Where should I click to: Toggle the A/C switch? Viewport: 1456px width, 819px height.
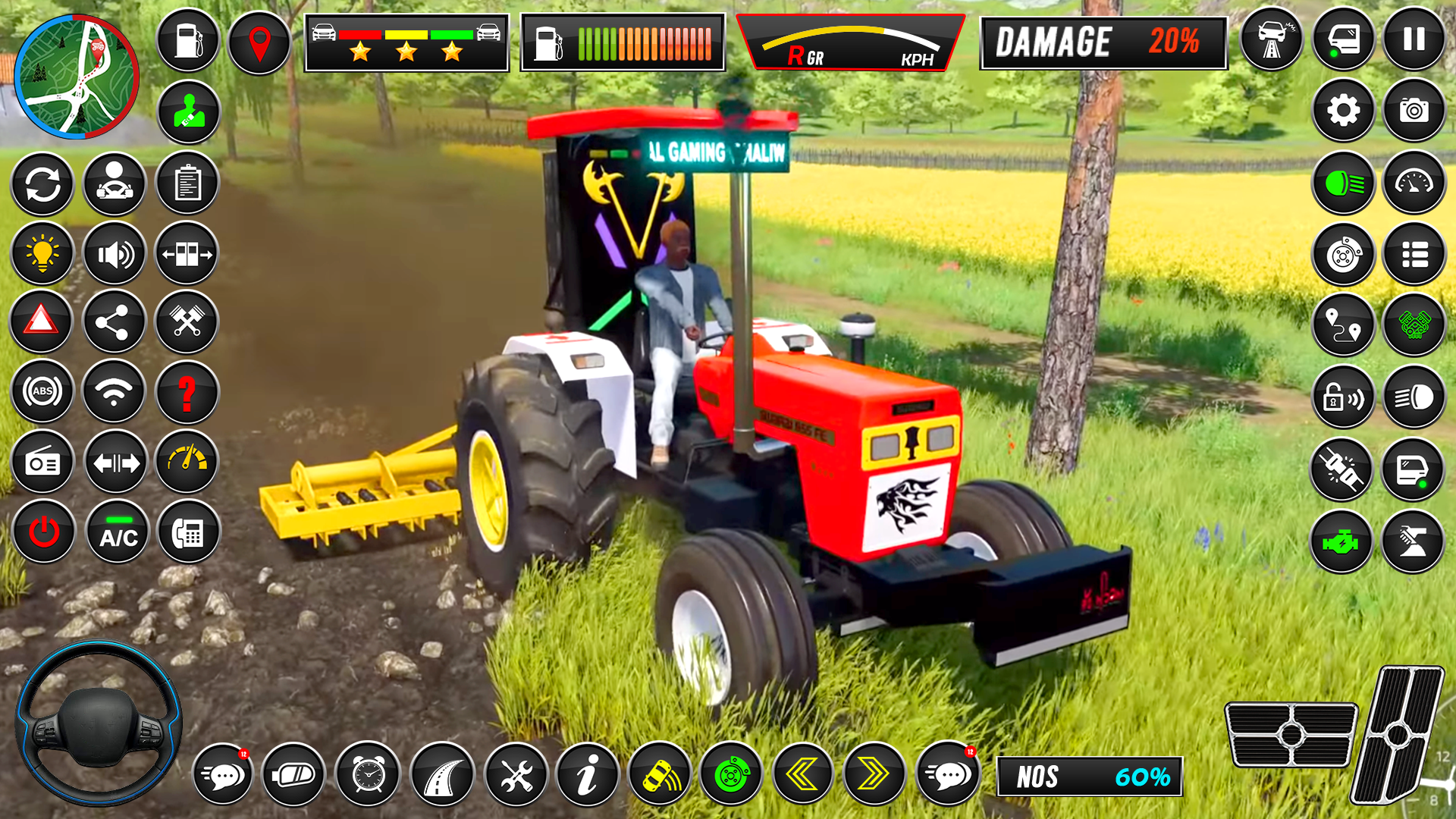tap(115, 534)
